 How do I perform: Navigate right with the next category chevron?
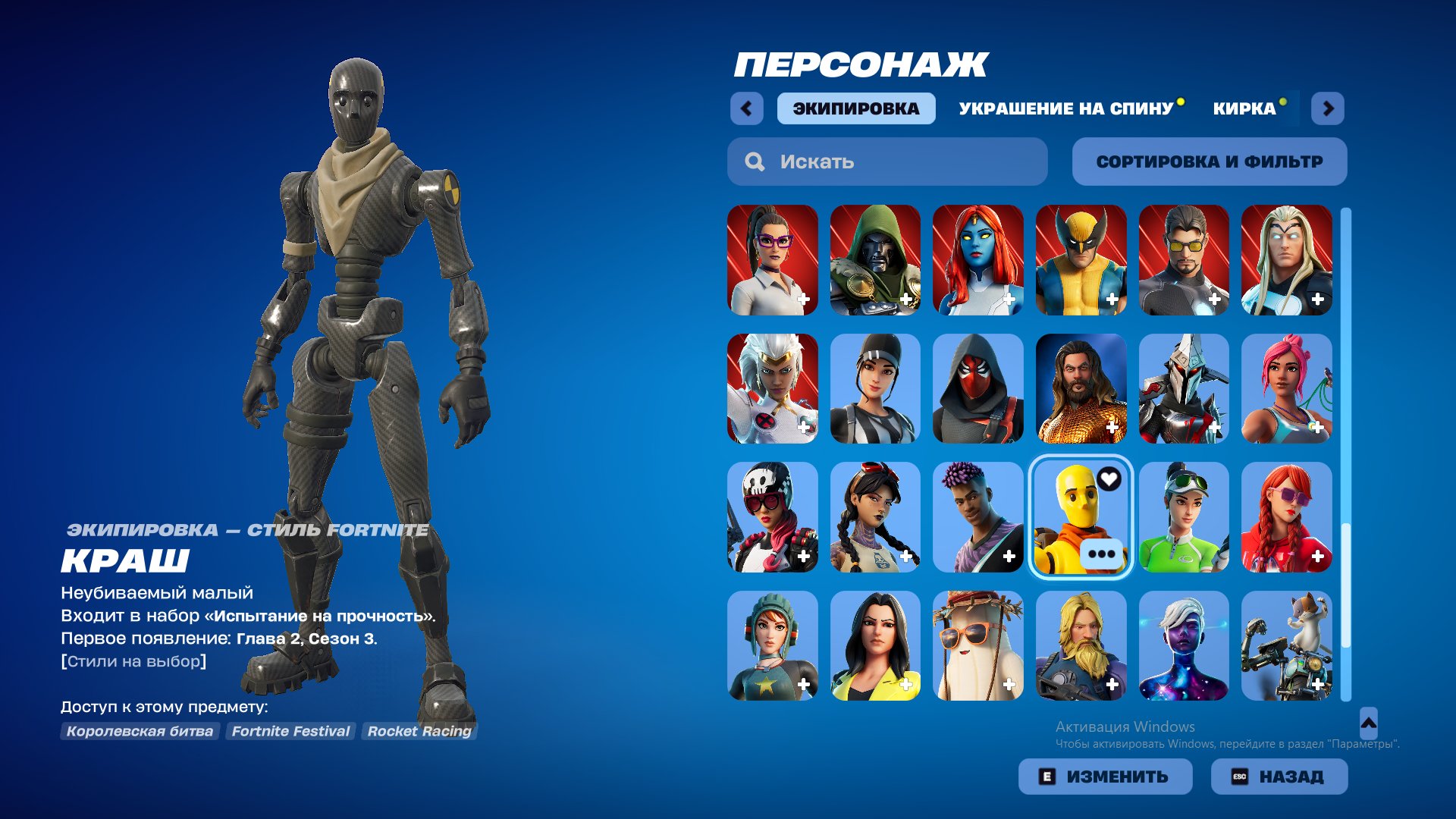coord(1329,108)
